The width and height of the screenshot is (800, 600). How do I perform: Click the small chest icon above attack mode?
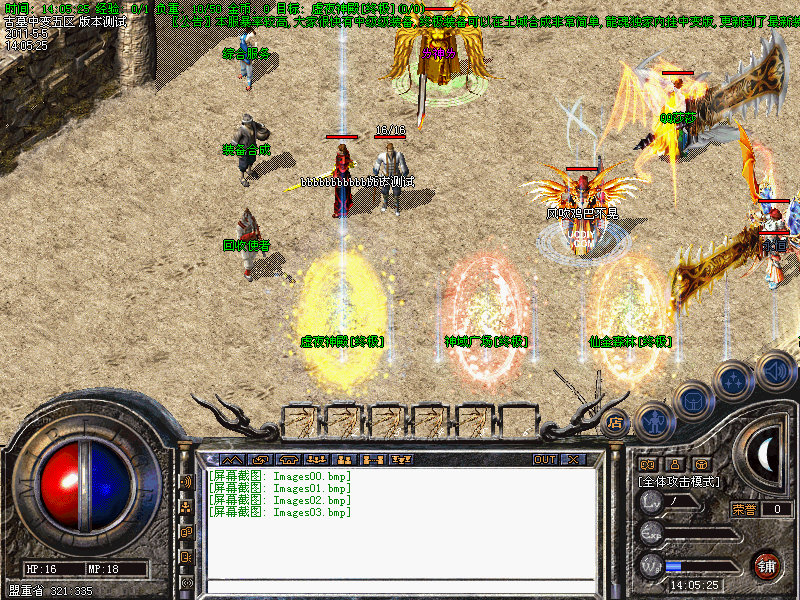coord(701,464)
